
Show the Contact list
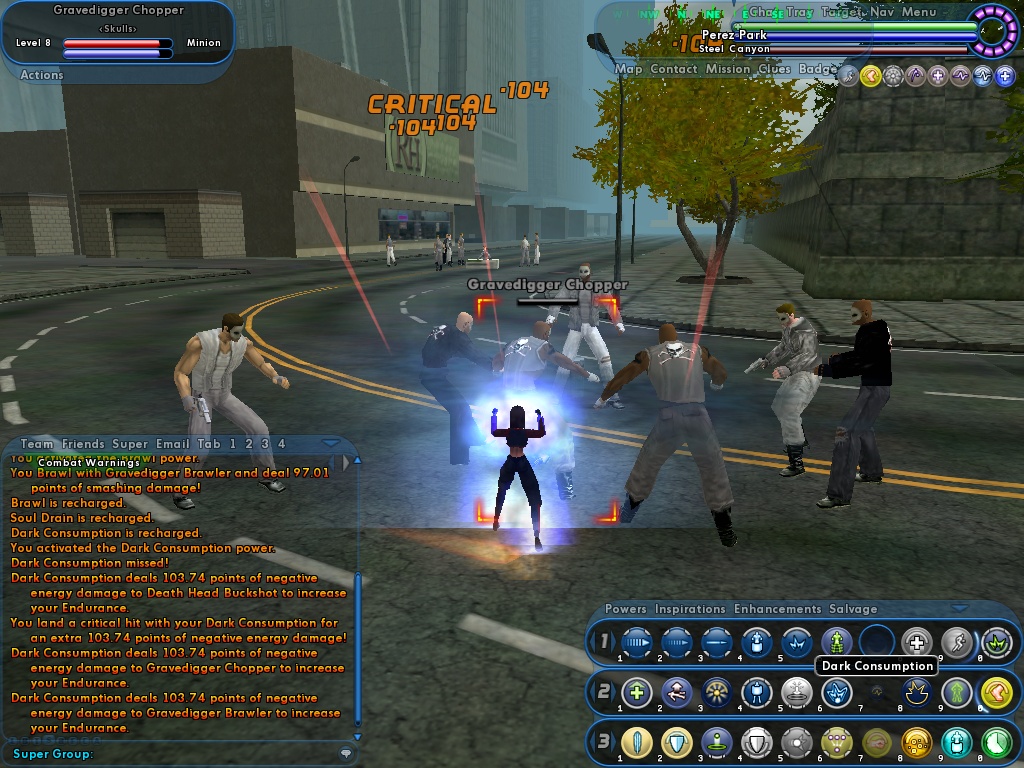tap(674, 69)
